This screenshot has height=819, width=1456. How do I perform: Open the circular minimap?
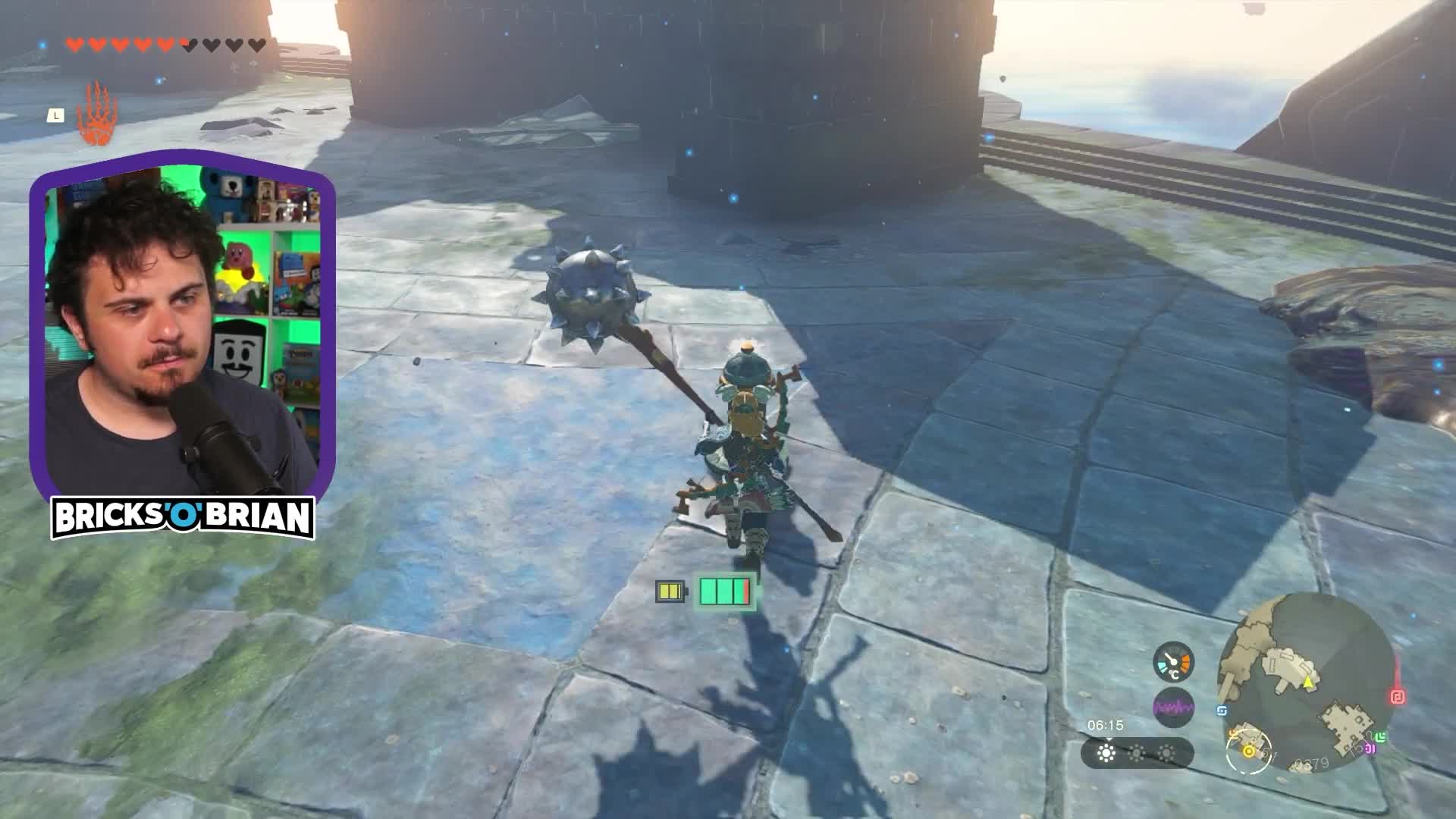tap(1305, 682)
